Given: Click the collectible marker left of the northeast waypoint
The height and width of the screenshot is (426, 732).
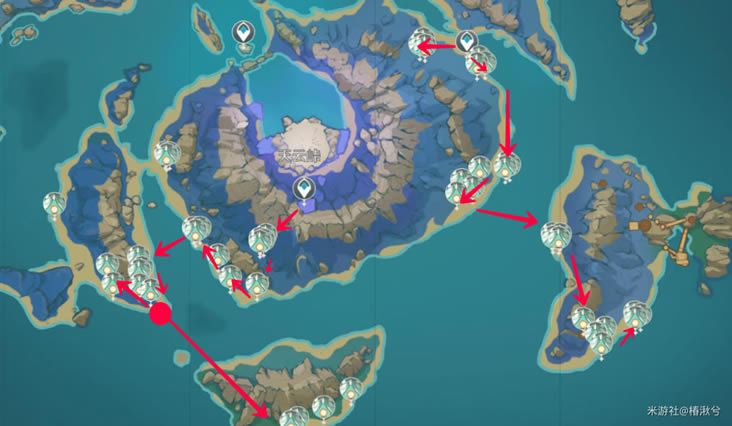Looking at the screenshot, I should click(x=421, y=43).
